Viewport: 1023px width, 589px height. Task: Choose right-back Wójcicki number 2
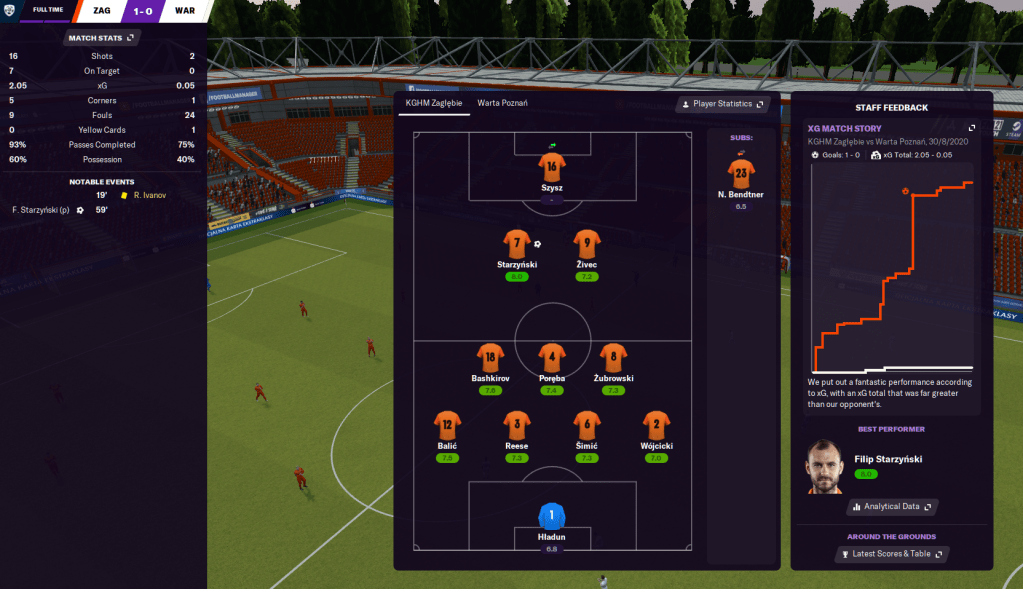(x=656, y=424)
